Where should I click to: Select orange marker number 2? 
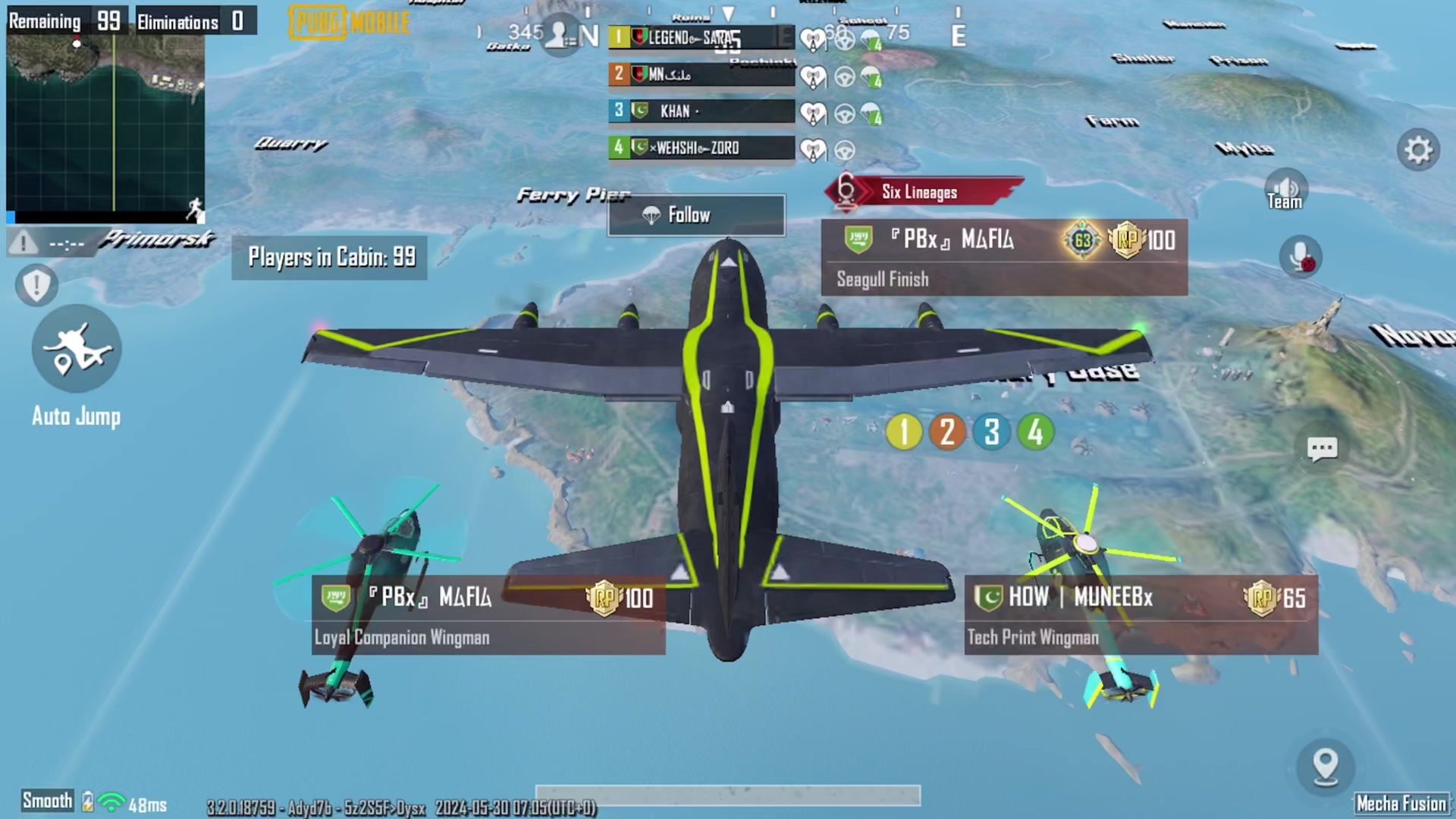click(947, 432)
